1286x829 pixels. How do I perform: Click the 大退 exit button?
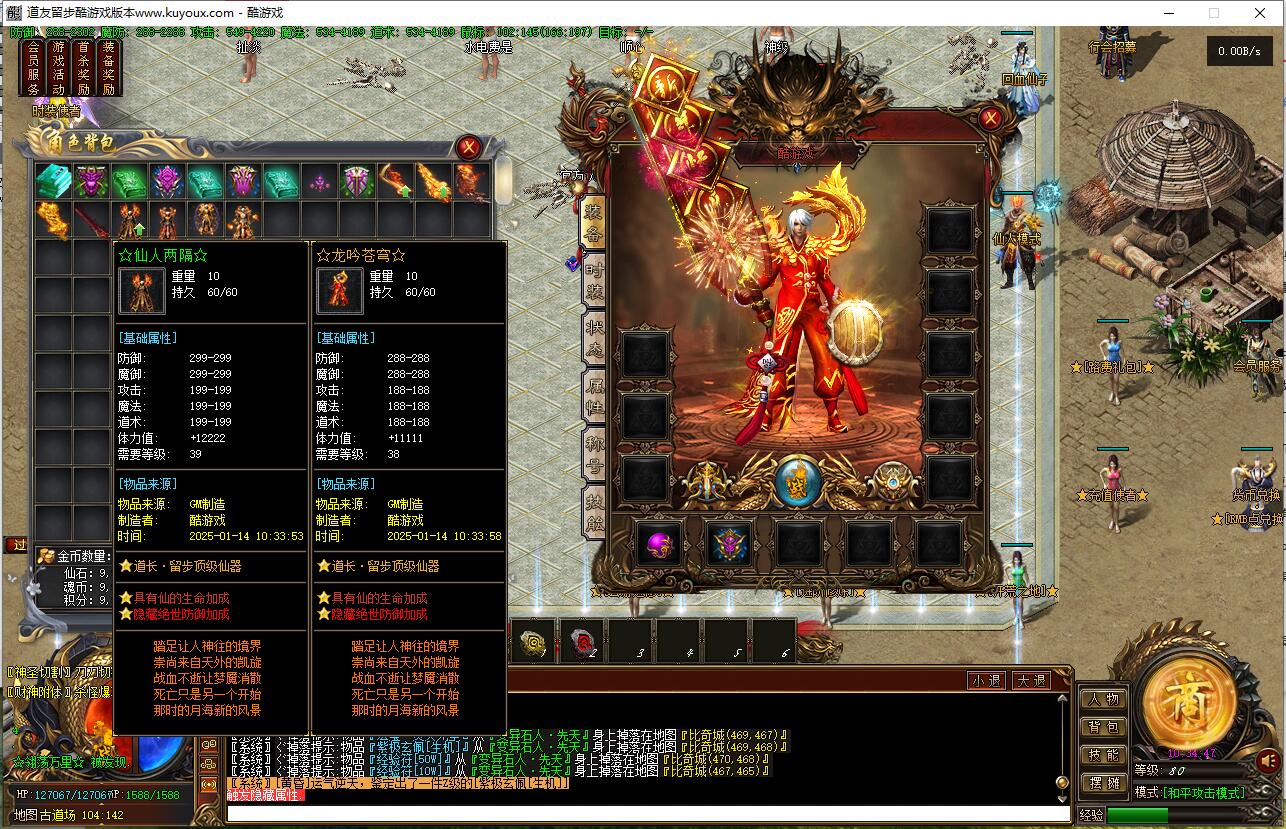[x=1030, y=680]
